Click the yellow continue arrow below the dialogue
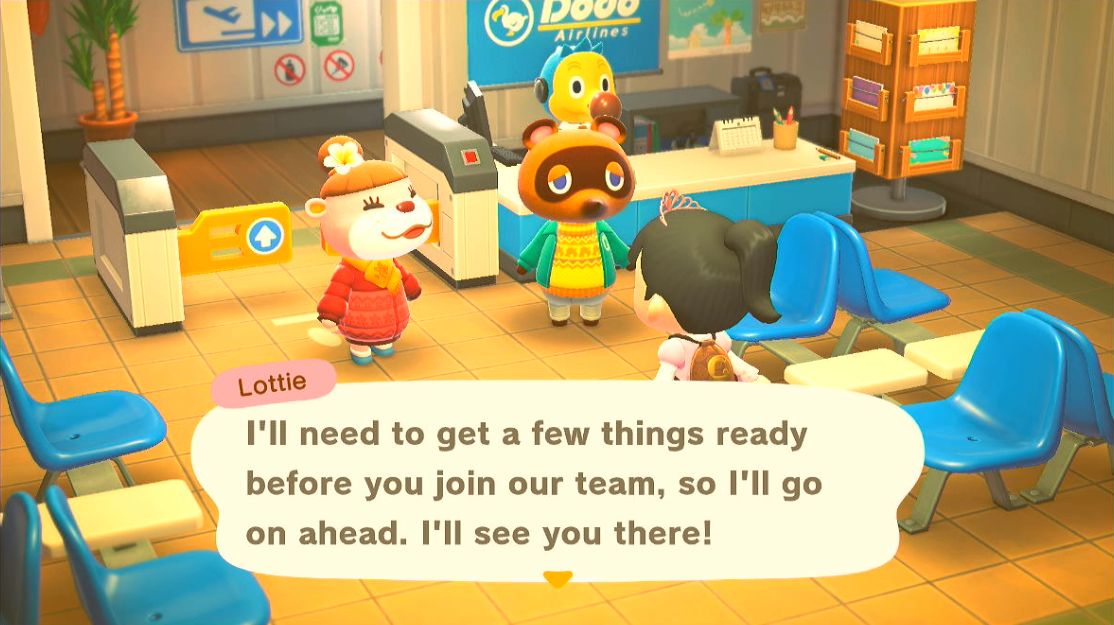 (557, 580)
